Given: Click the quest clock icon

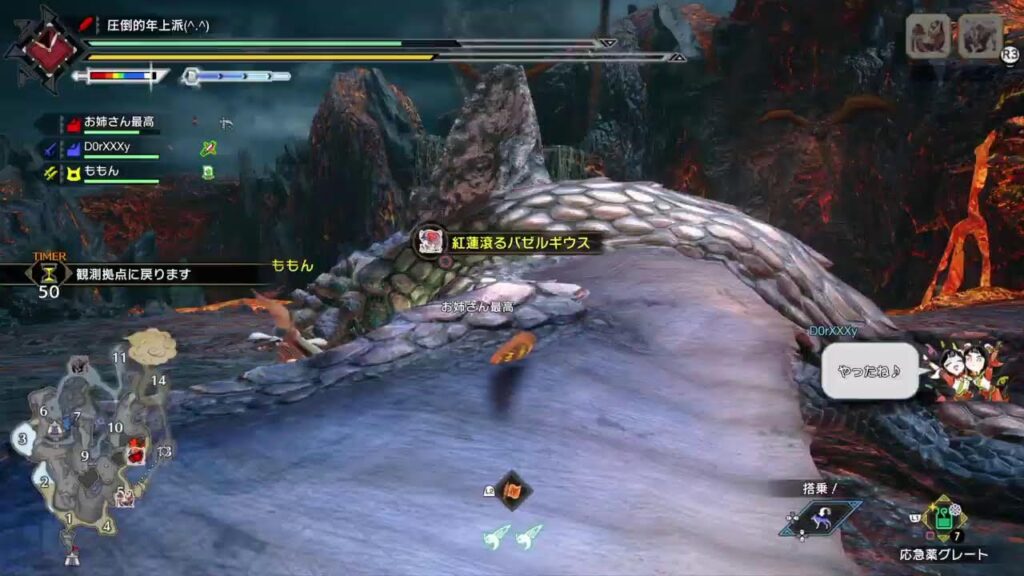Looking at the screenshot, I should click(51, 49).
